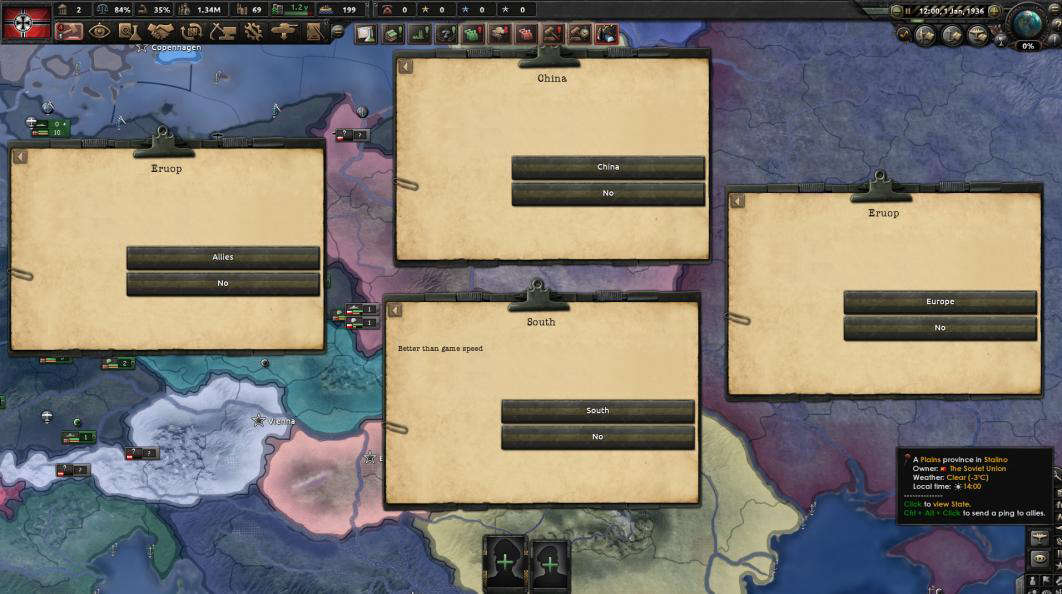Choose the Allies option
This screenshot has width=1062, height=594.
pos(223,258)
